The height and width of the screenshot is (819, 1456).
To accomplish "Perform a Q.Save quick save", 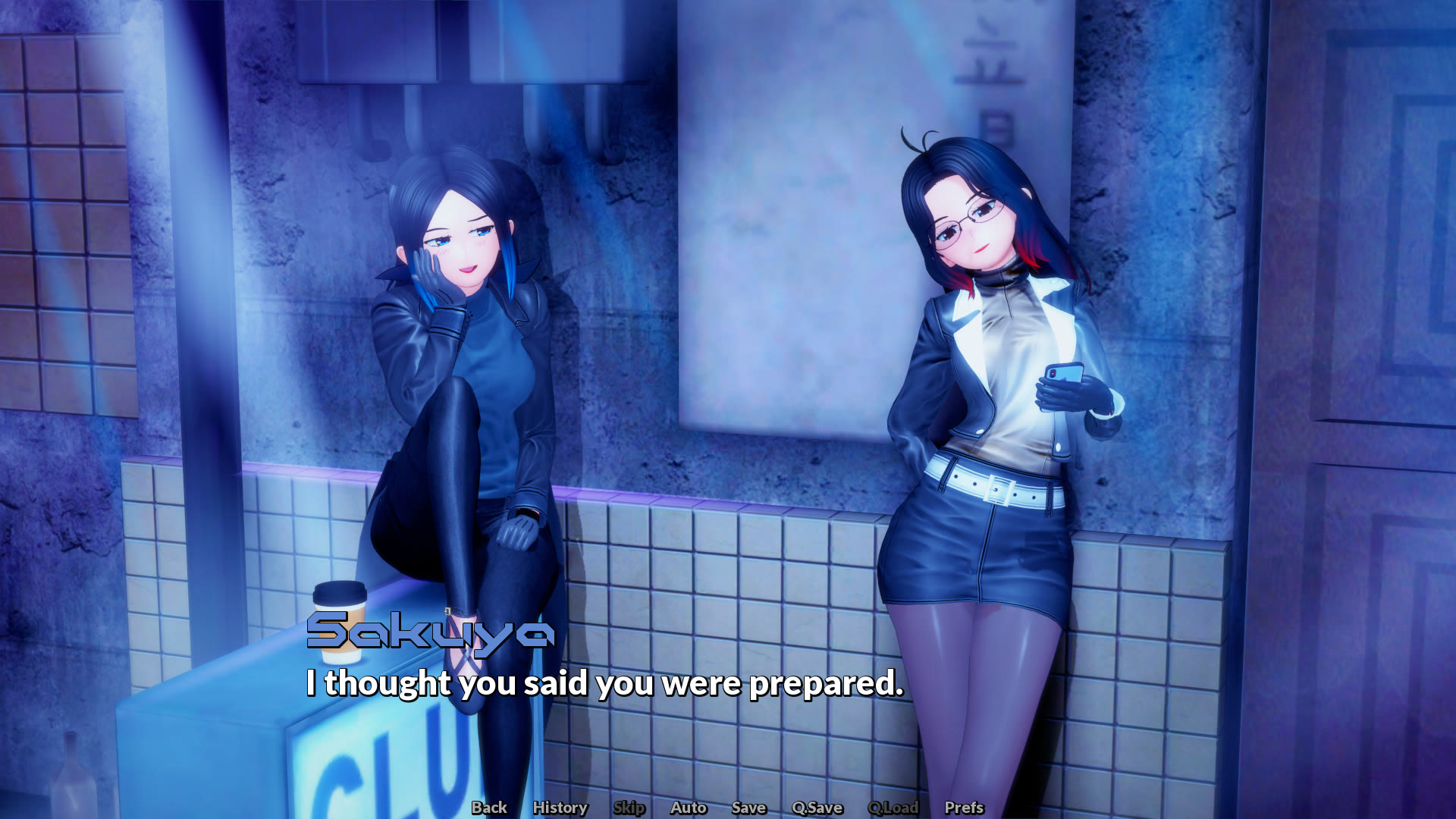I will 817,808.
